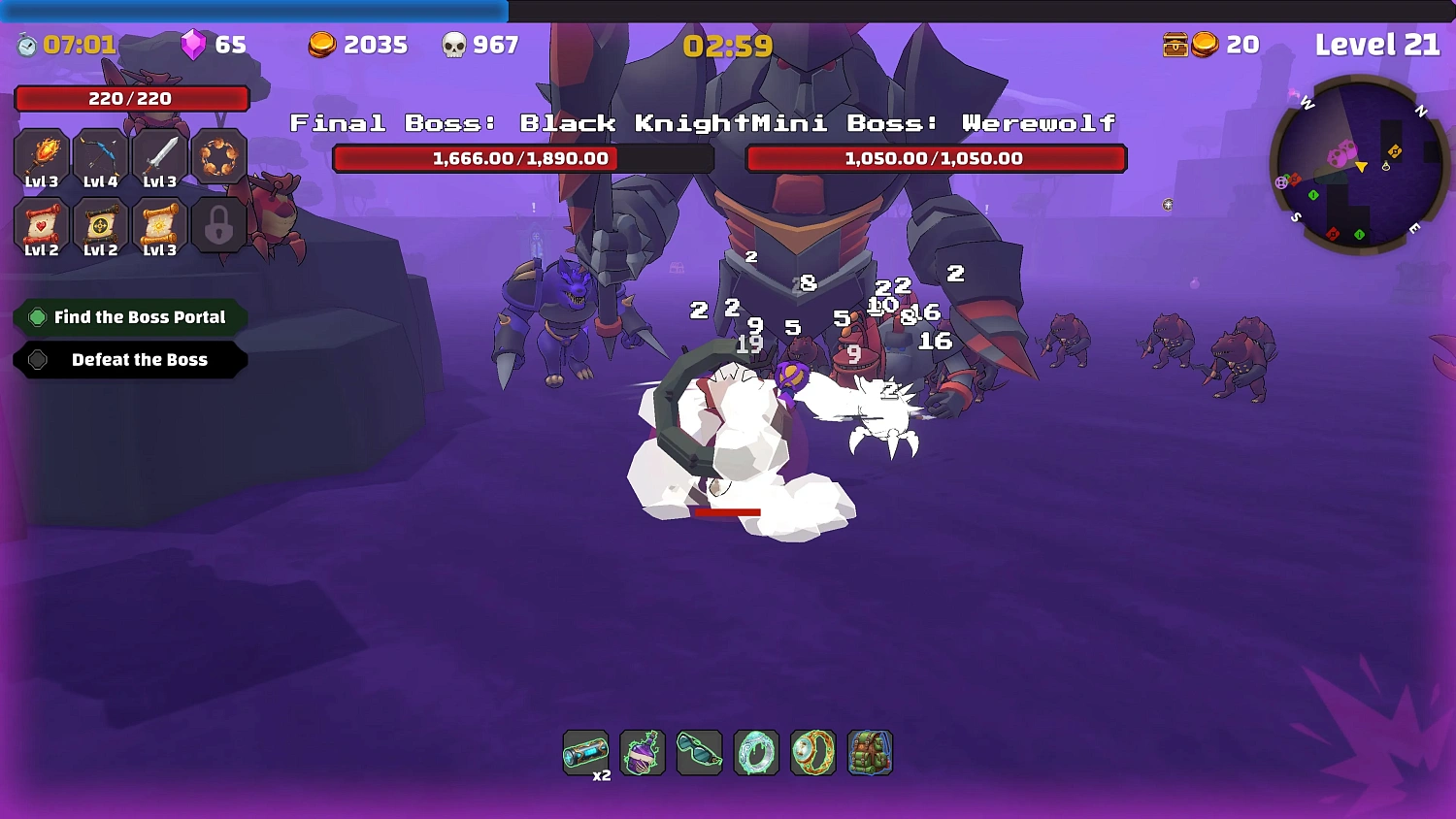
Task: Open the green backpack inventory icon
Action: click(x=869, y=753)
